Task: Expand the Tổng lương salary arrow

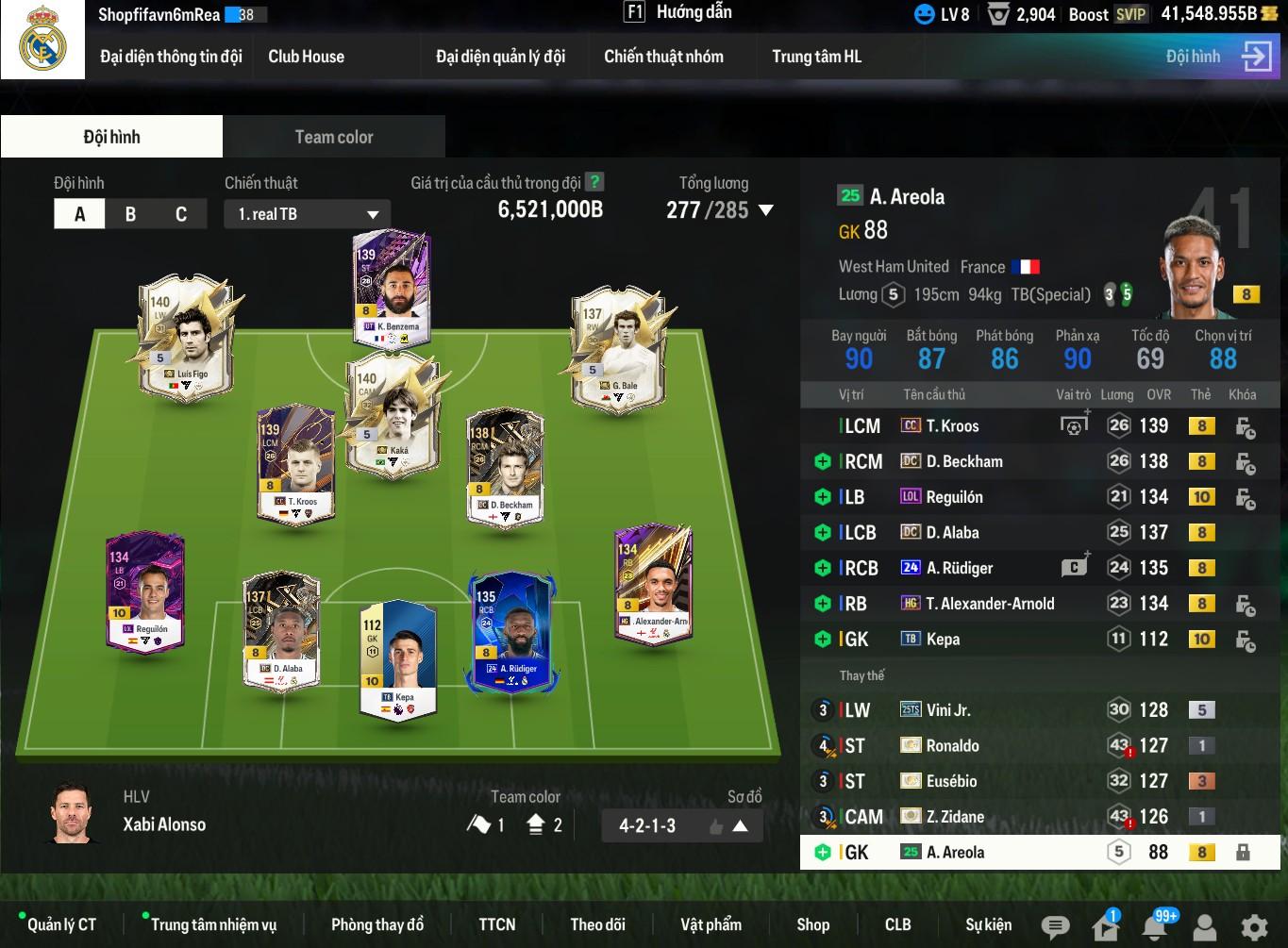Action: point(765,210)
